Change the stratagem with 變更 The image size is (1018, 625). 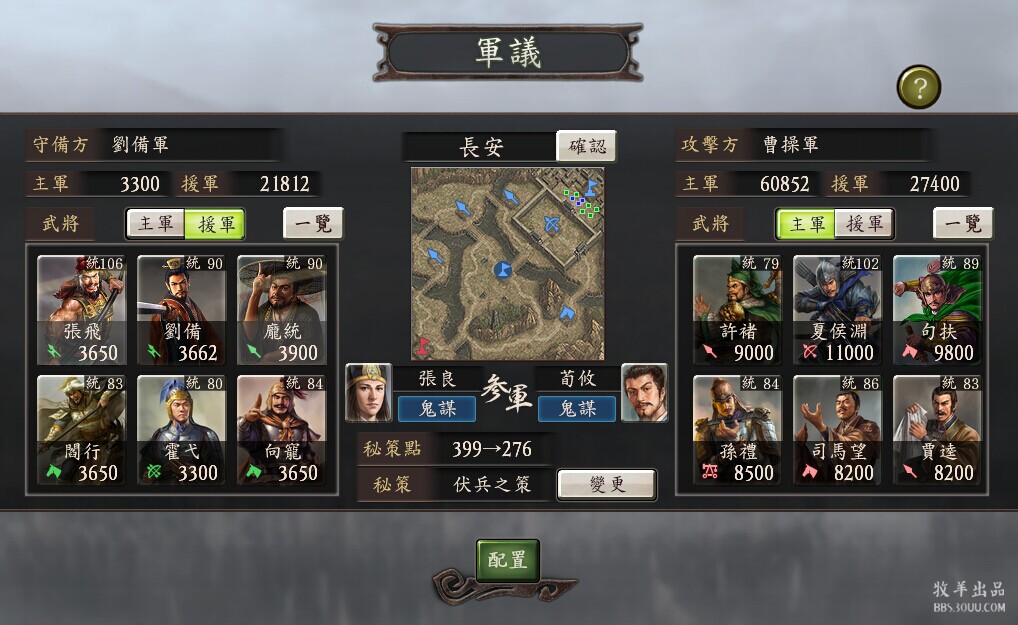pos(606,485)
